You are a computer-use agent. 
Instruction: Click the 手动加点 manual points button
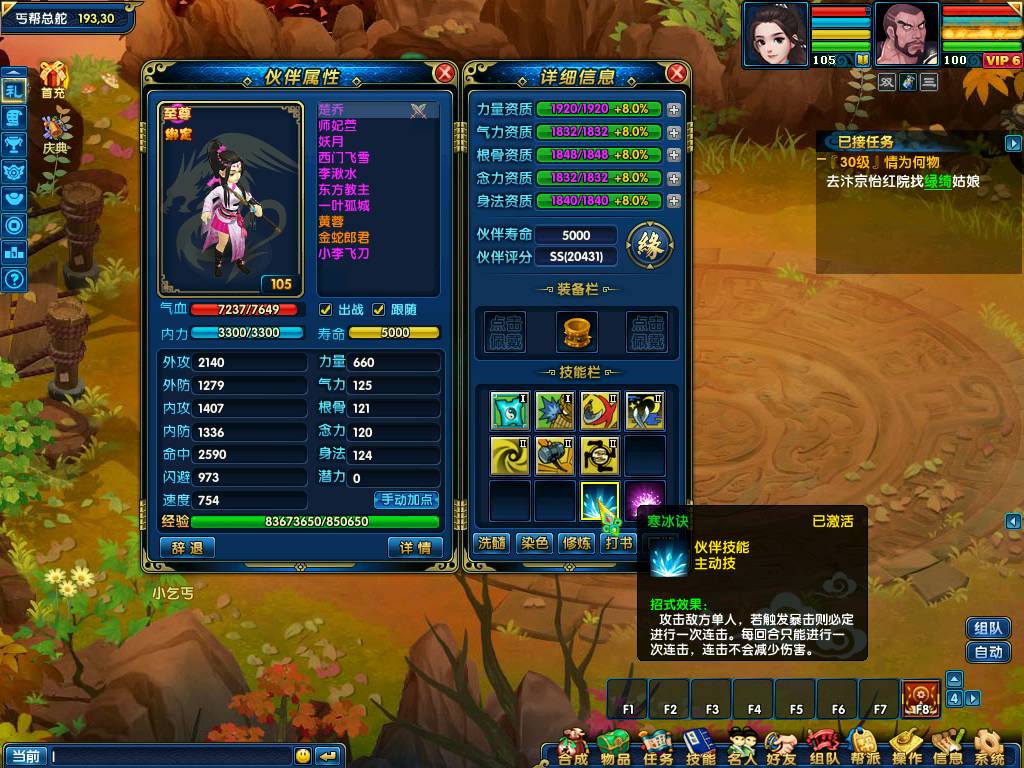point(406,499)
